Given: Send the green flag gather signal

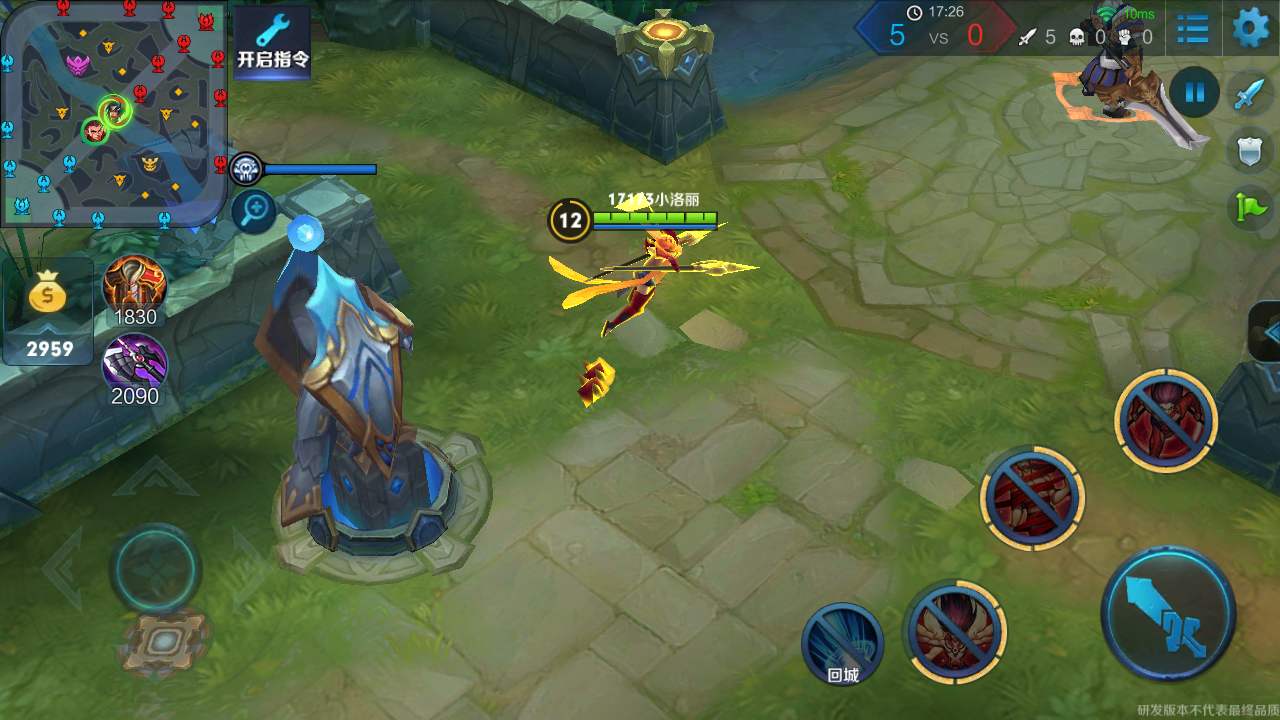Looking at the screenshot, I should tap(1250, 207).
